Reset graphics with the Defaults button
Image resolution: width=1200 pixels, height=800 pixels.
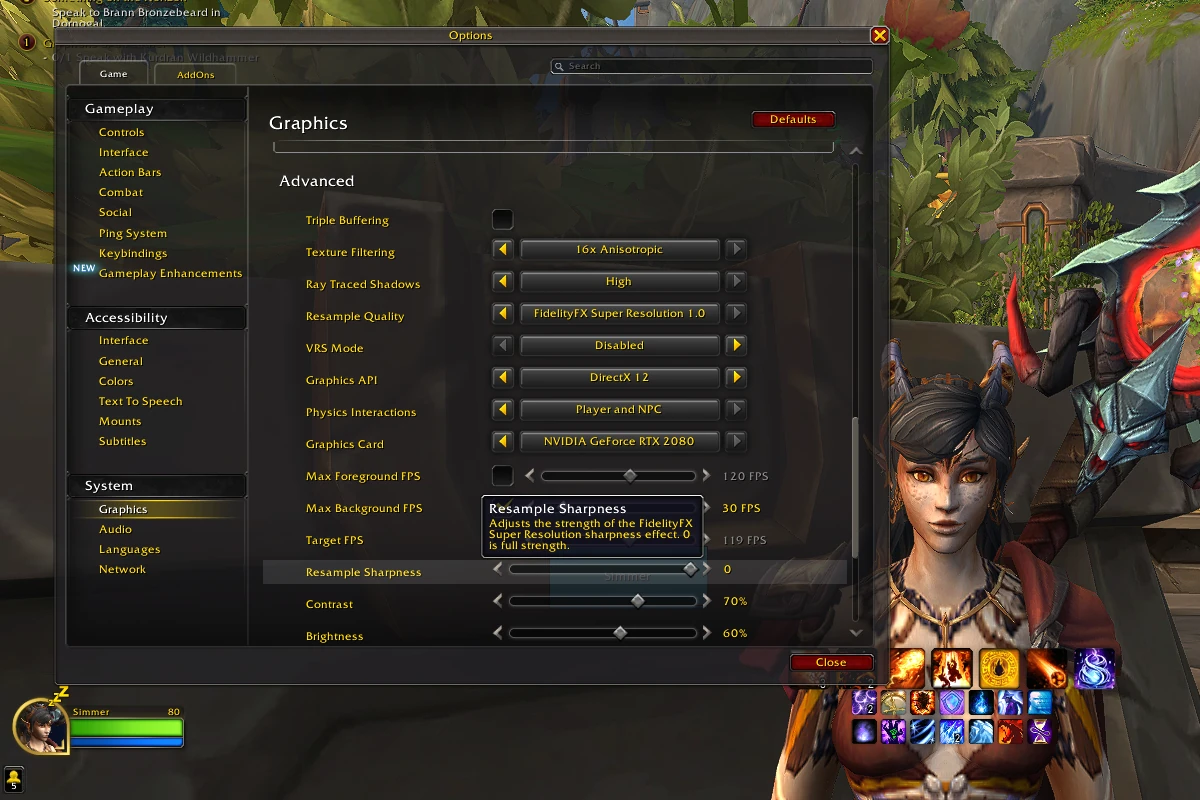(793, 120)
